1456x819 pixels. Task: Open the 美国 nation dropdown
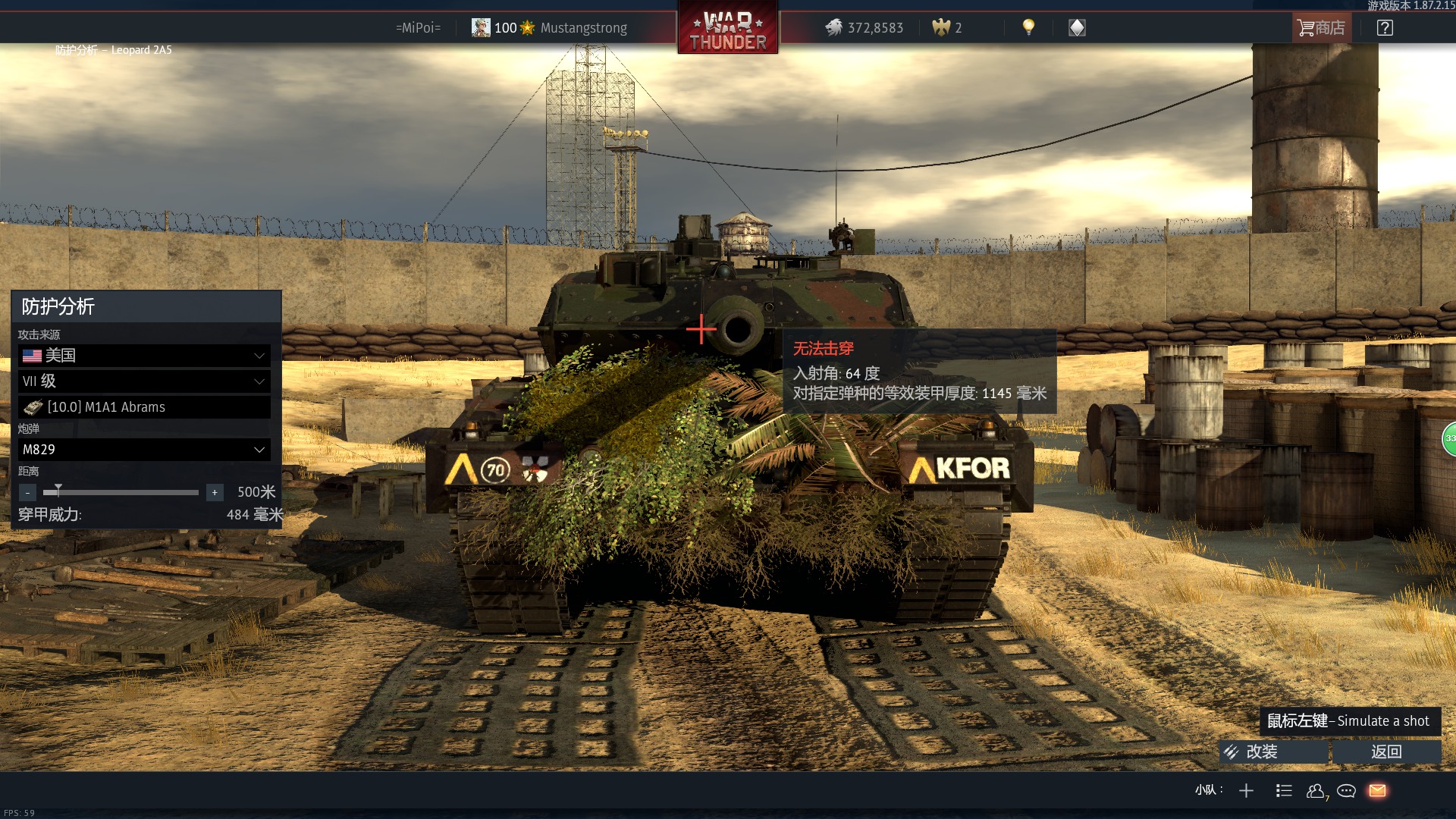coord(144,356)
